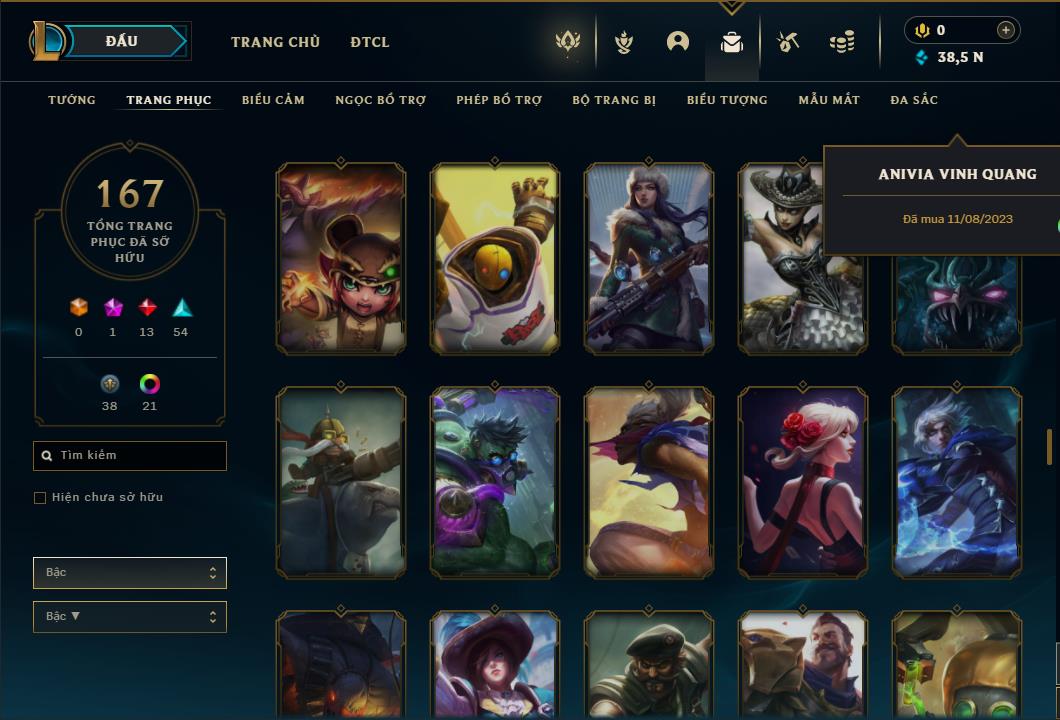Open the BIỂU TƯỢNG tab

727,100
